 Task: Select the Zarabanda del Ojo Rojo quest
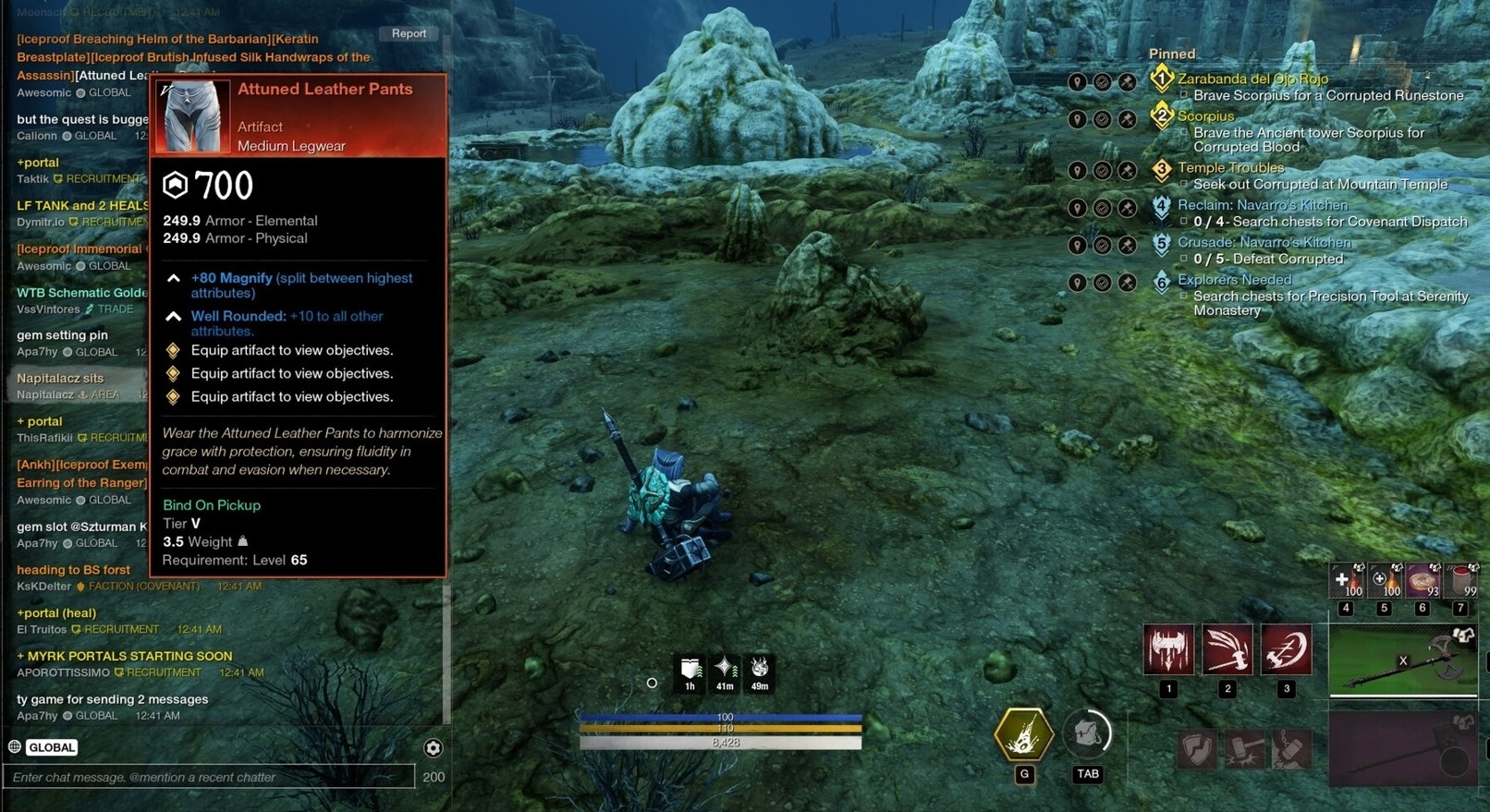click(1252, 79)
